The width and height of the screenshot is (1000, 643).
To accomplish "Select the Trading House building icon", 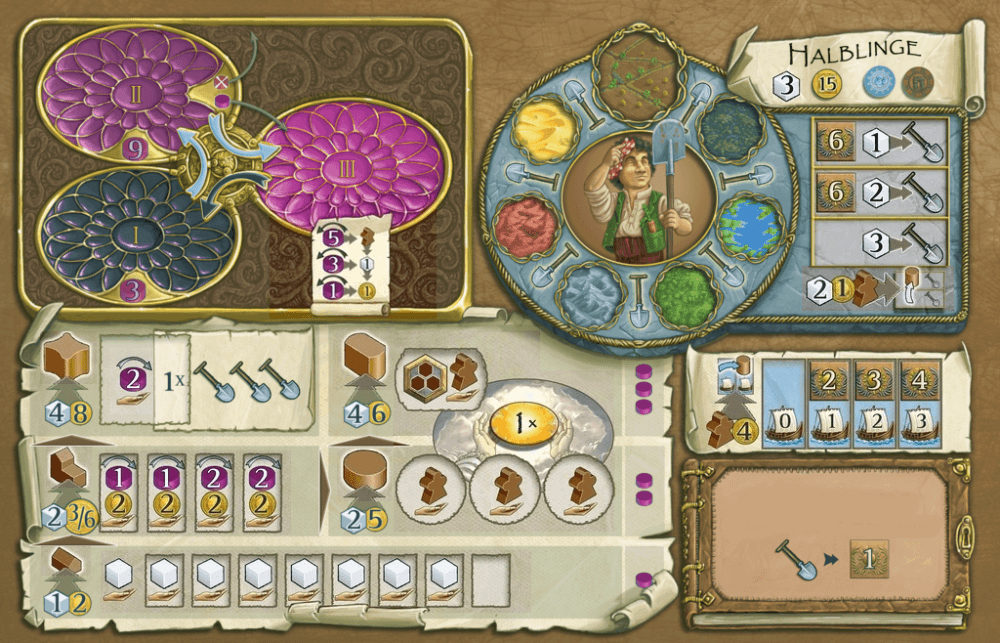I will [67, 468].
